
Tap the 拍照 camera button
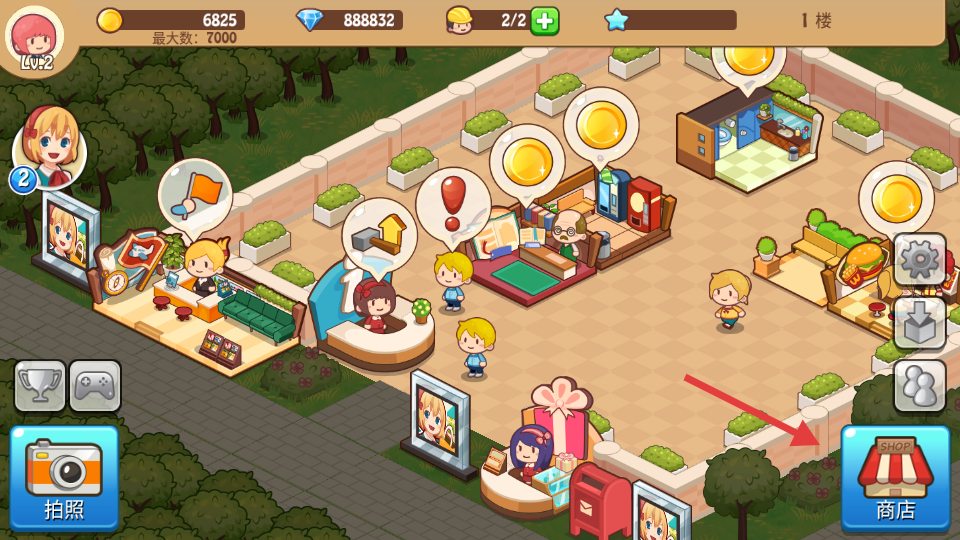[64, 477]
